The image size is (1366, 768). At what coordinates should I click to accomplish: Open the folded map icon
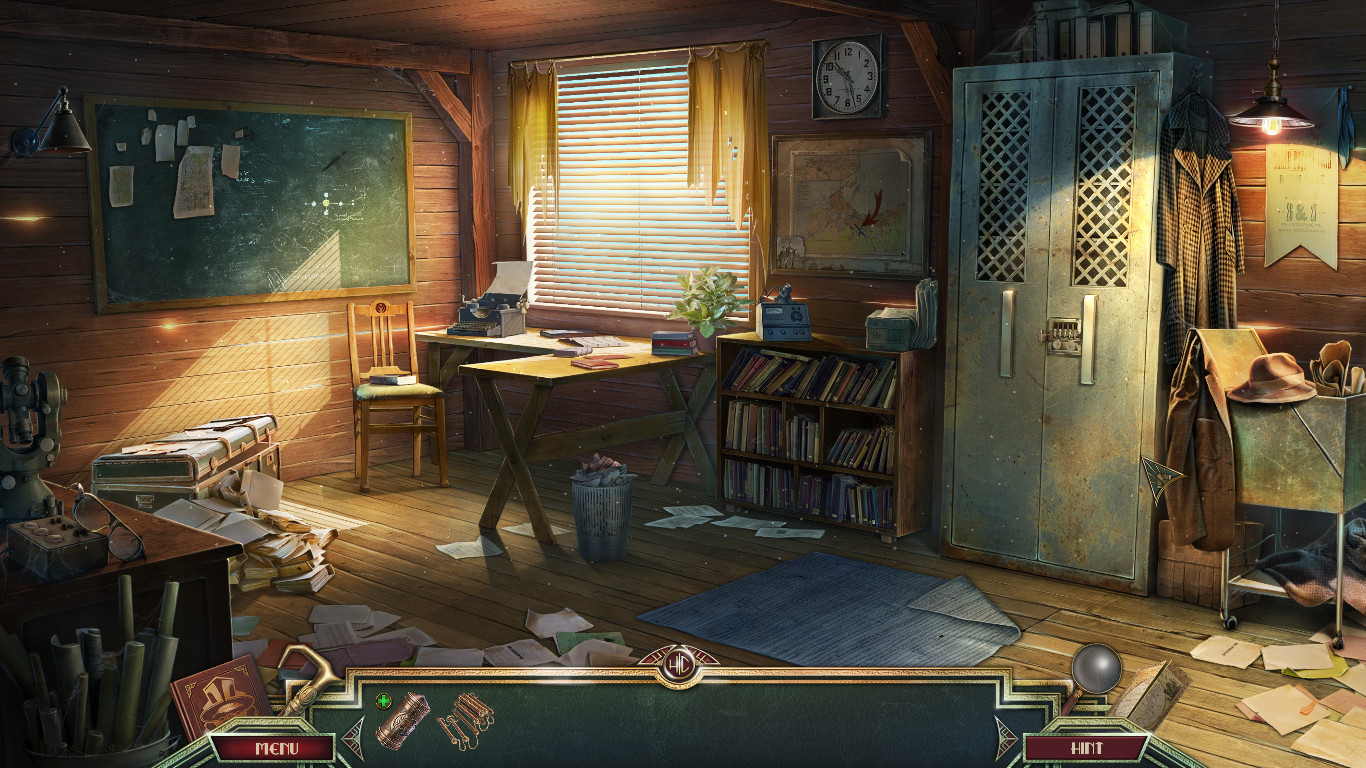[x=1150, y=692]
